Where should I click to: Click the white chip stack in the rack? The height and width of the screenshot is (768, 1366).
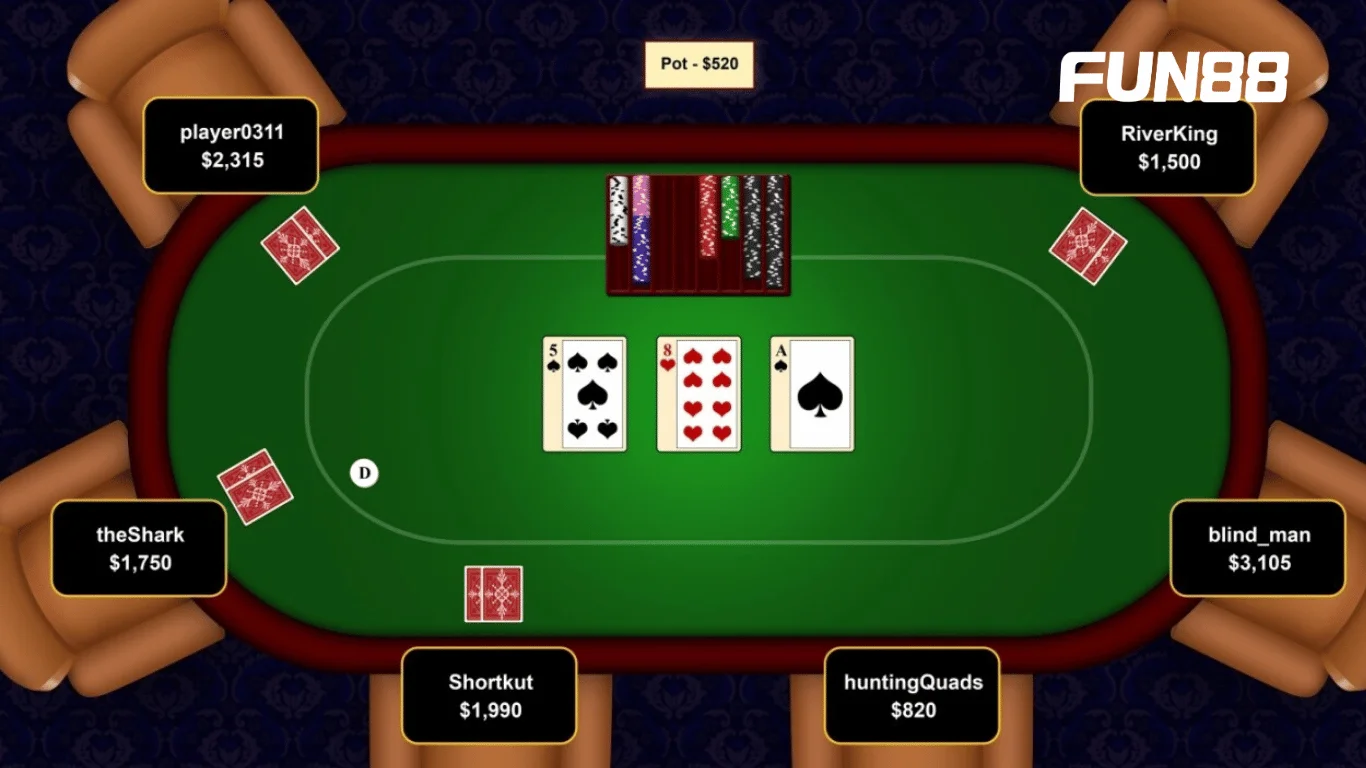(619, 210)
